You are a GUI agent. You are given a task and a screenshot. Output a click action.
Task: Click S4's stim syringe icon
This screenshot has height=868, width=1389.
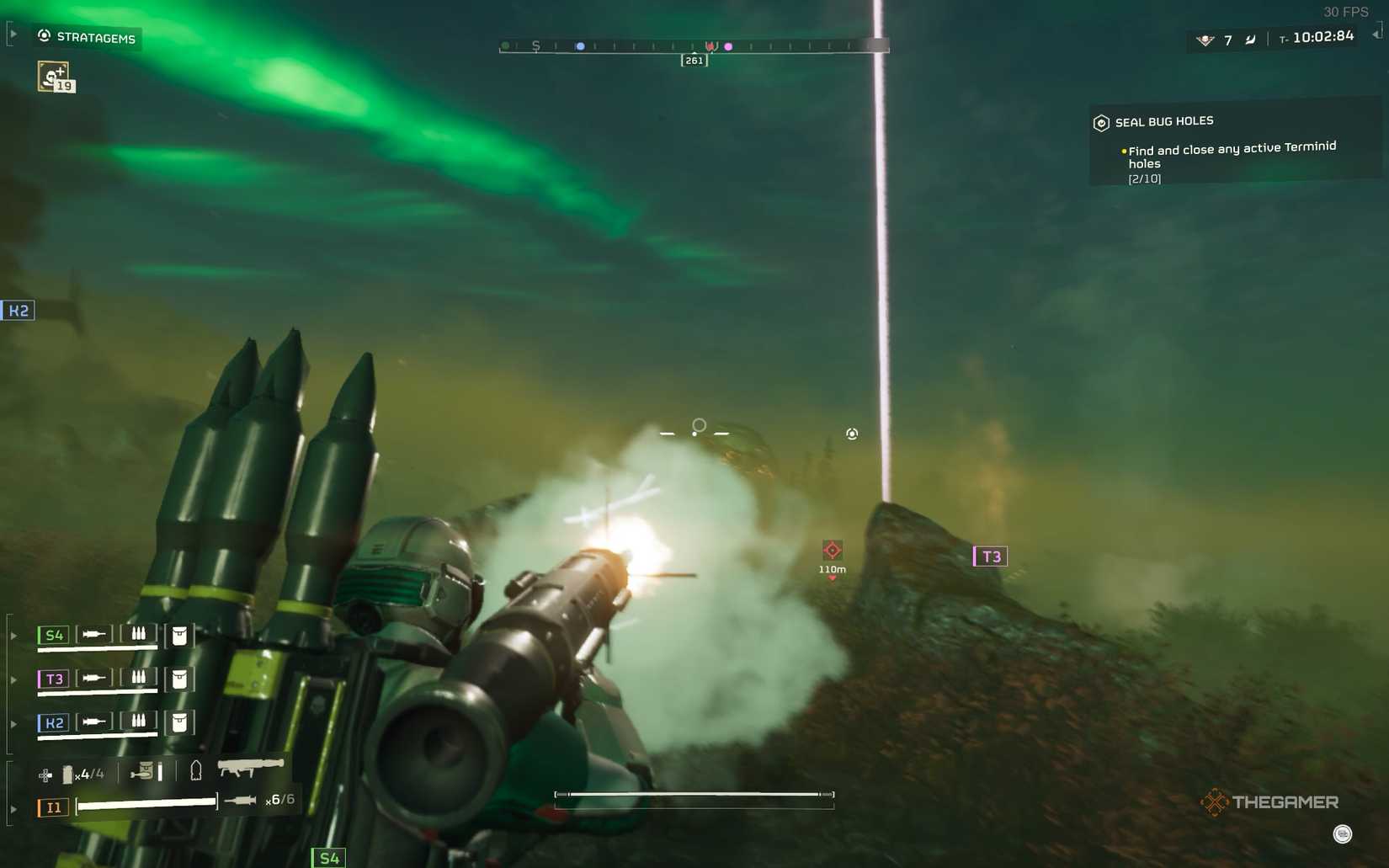click(x=93, y=634)
